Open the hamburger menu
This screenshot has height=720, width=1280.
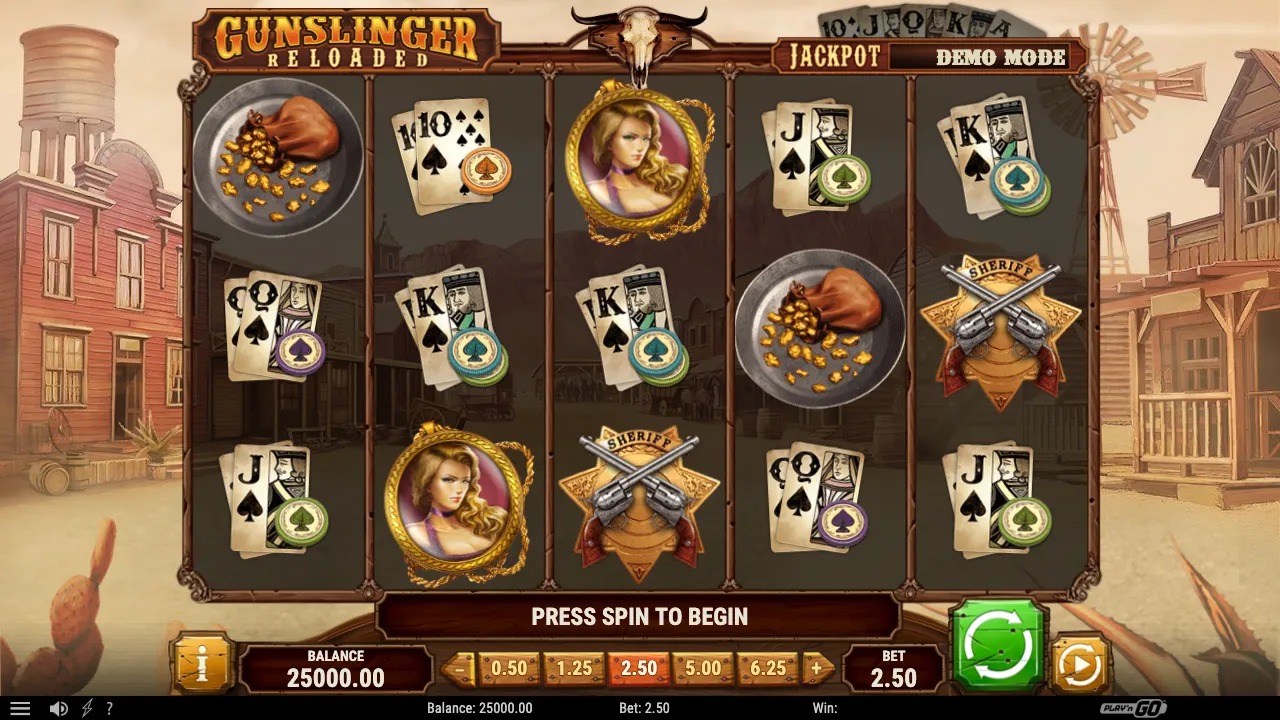pos(20,707)
